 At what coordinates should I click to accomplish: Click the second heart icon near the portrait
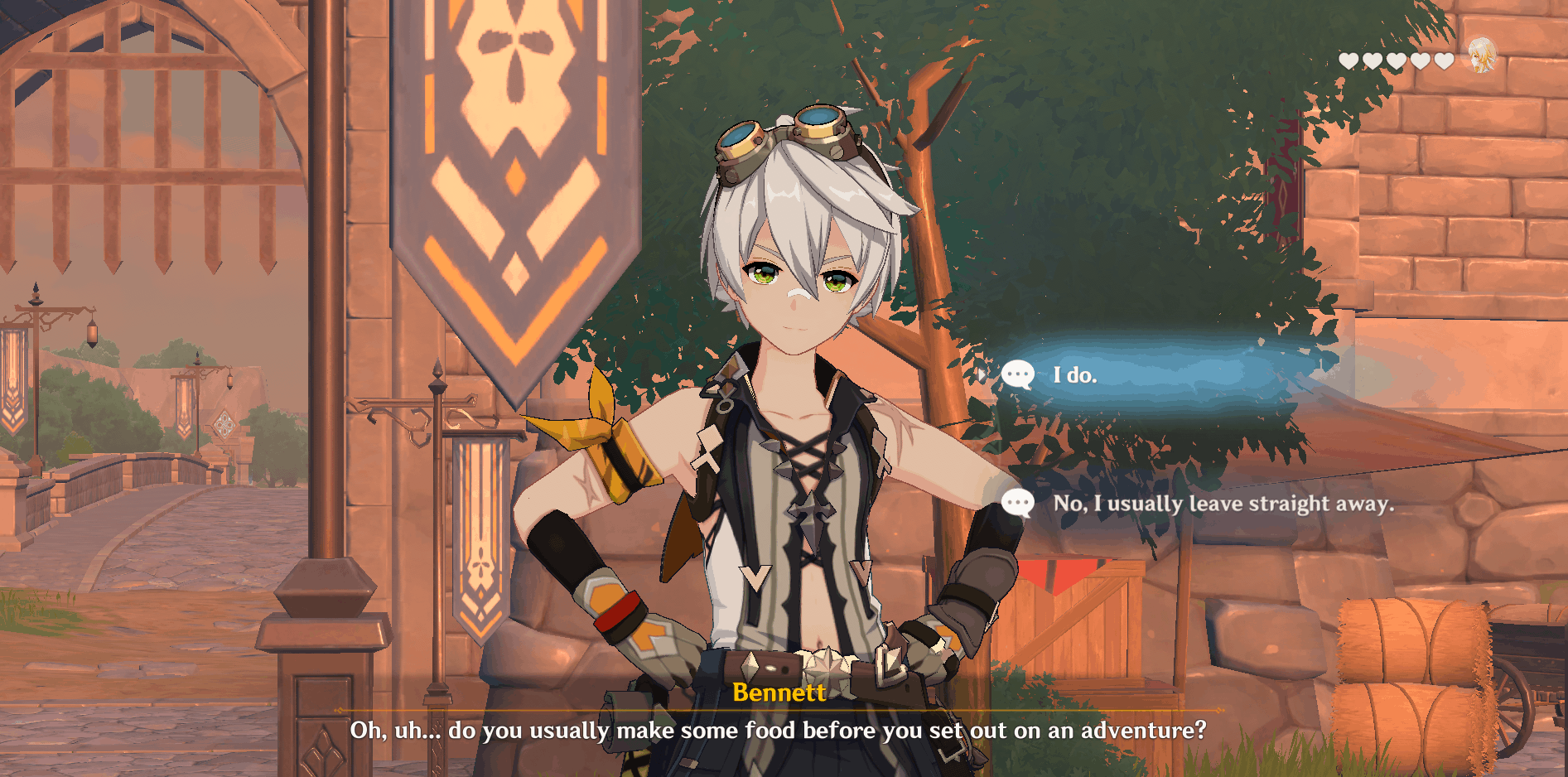click(x=1373, y=60)
